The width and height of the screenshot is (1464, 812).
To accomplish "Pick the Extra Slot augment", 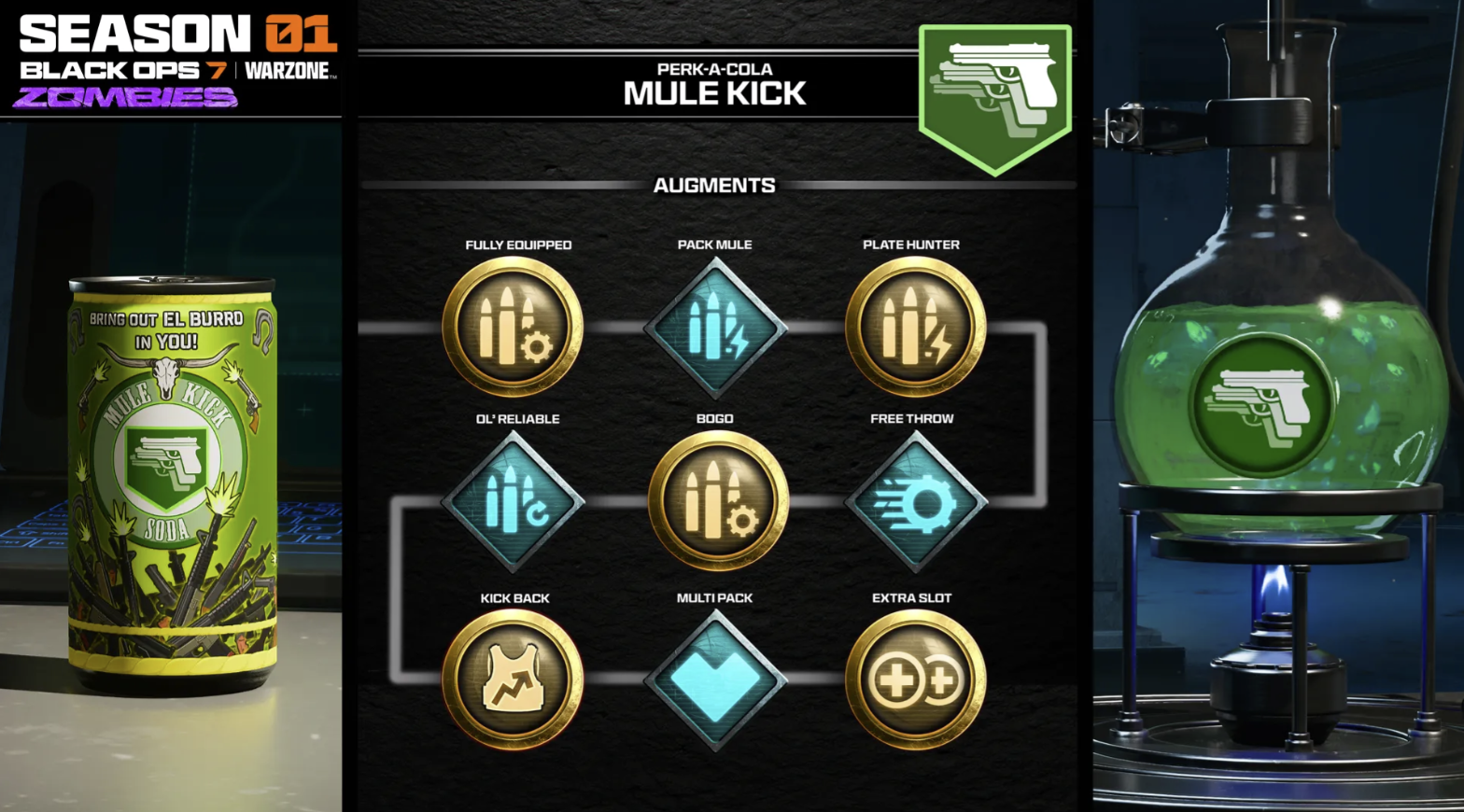I will [914, 679].
